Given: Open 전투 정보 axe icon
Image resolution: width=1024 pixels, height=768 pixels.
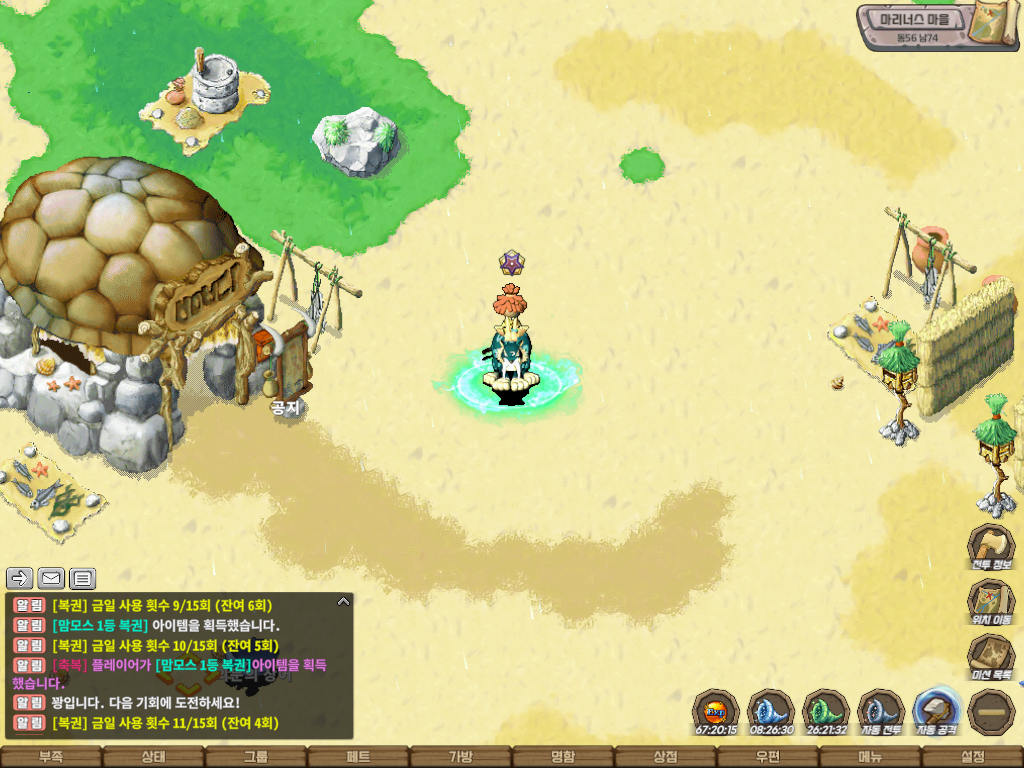Looking at the screenshot, I should [991, 545].
